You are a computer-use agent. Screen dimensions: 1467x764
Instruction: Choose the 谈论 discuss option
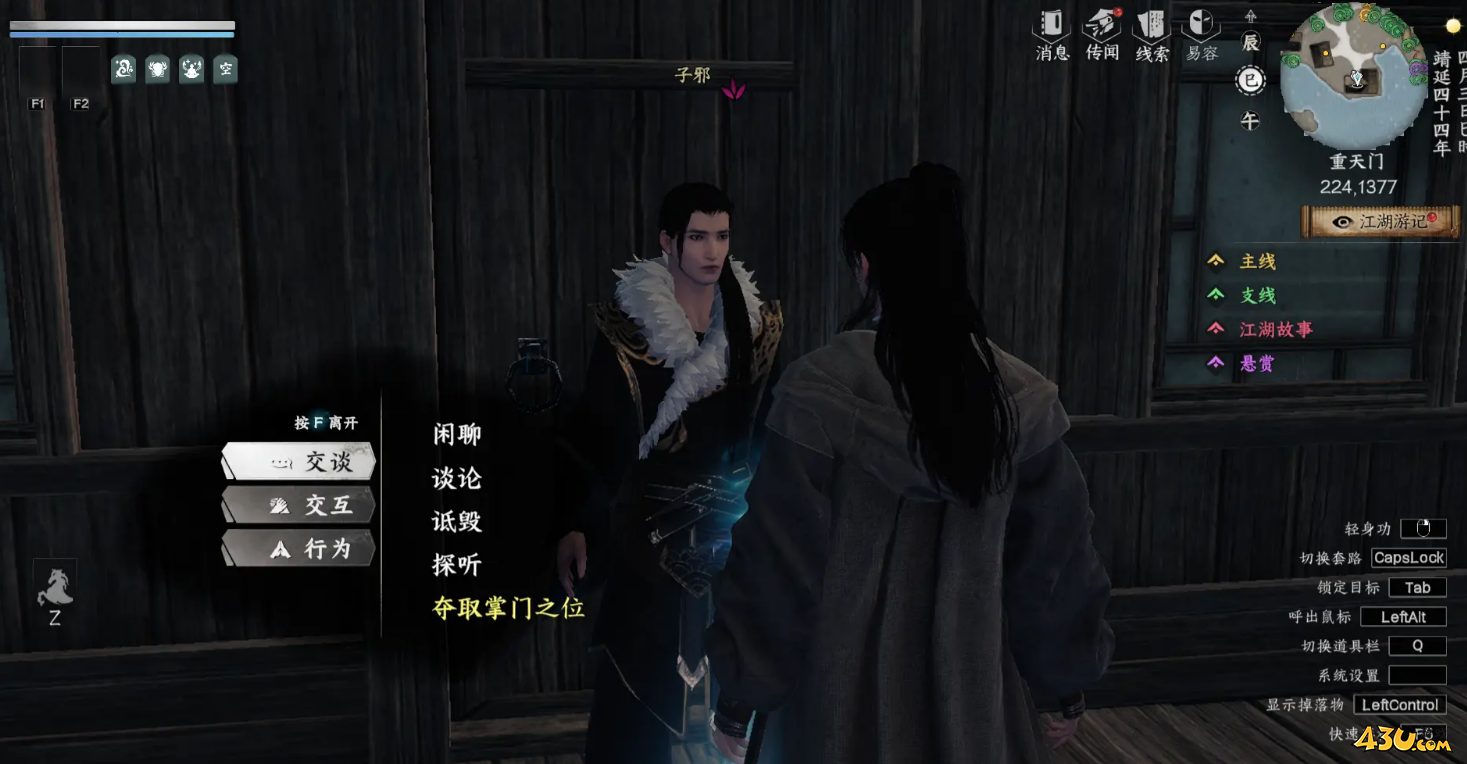coord(457,478)
